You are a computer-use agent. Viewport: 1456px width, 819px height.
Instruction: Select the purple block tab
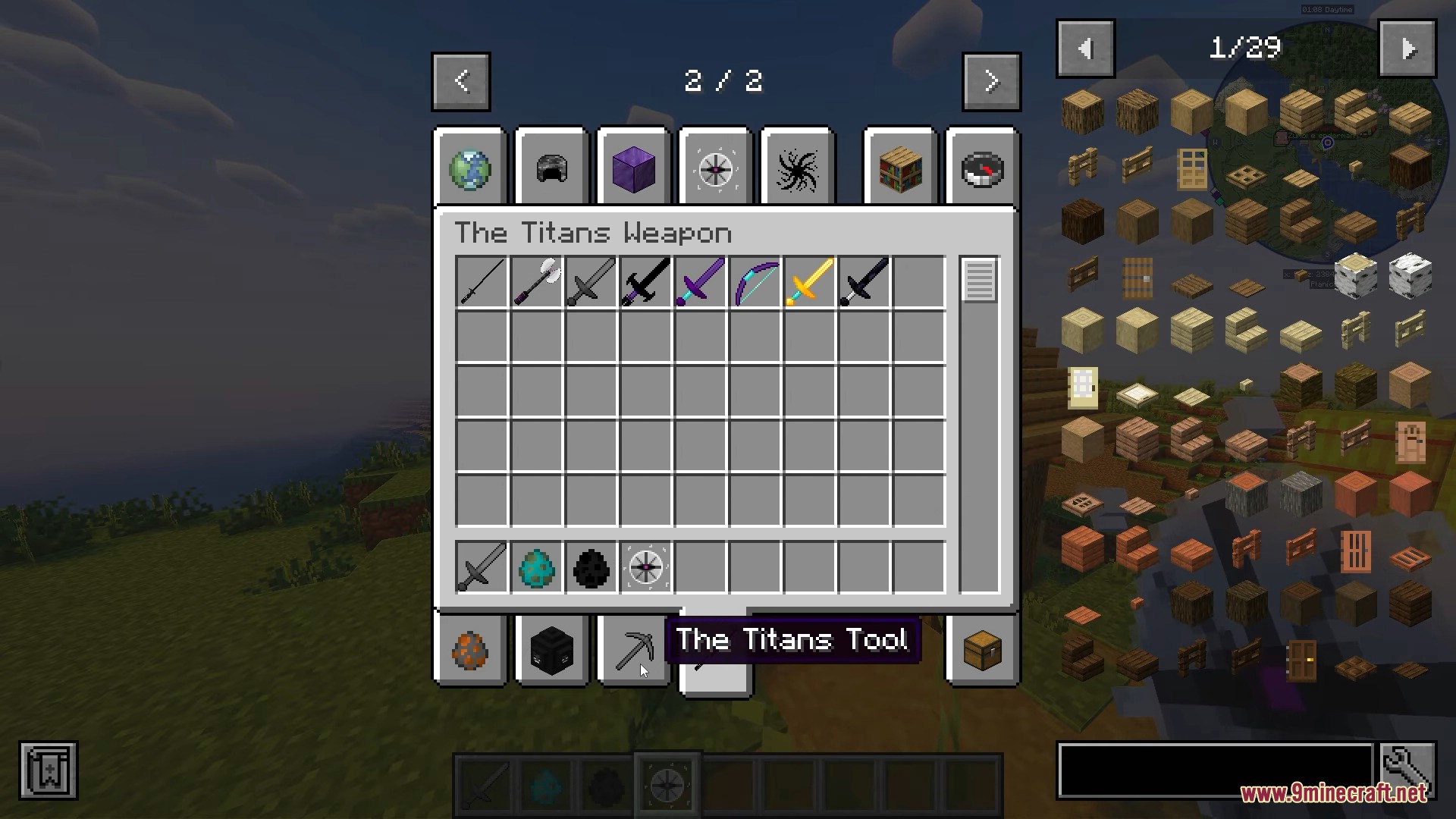pos(633,168)
